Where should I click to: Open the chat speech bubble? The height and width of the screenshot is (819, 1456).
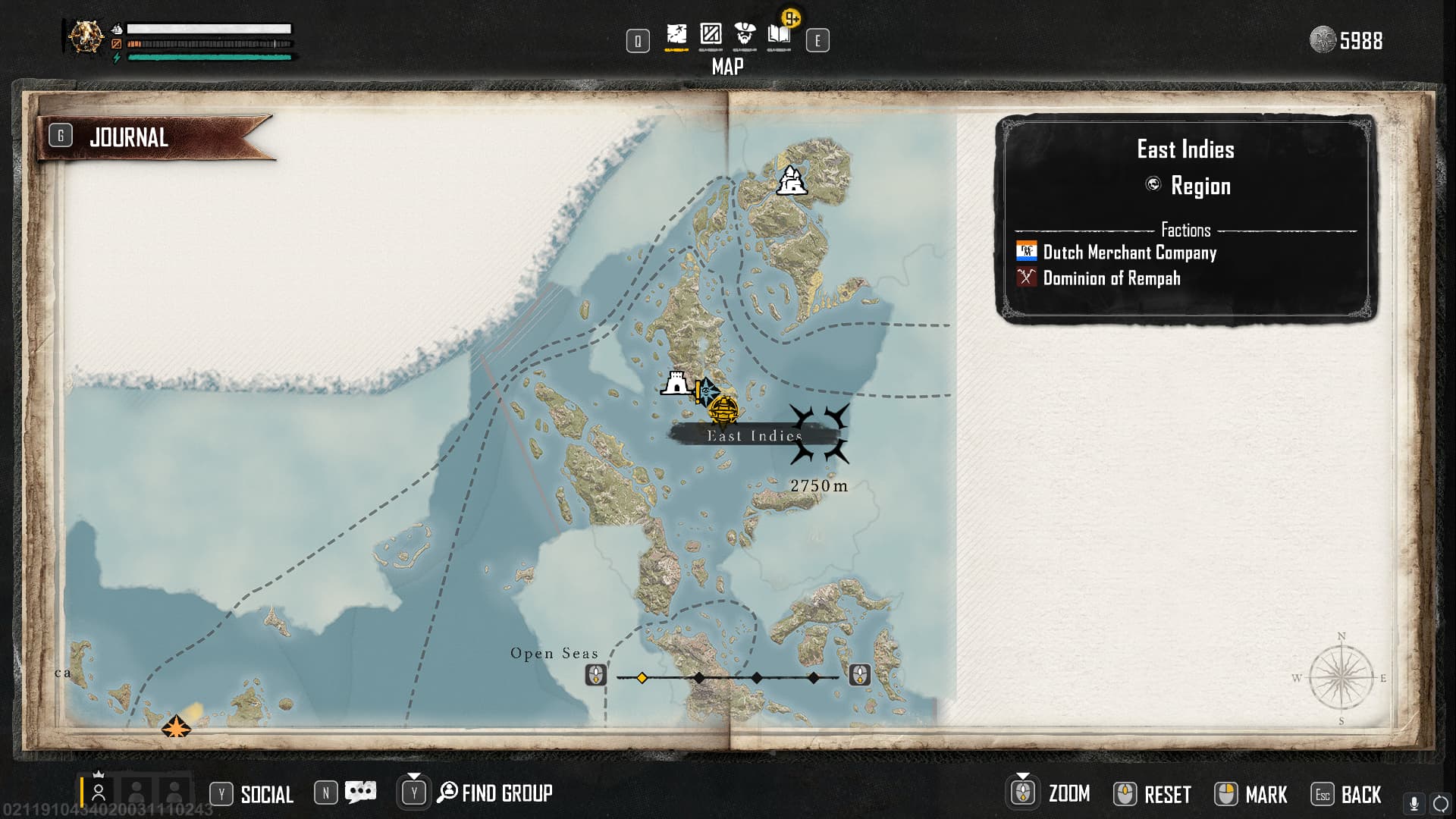pos(360,792)
